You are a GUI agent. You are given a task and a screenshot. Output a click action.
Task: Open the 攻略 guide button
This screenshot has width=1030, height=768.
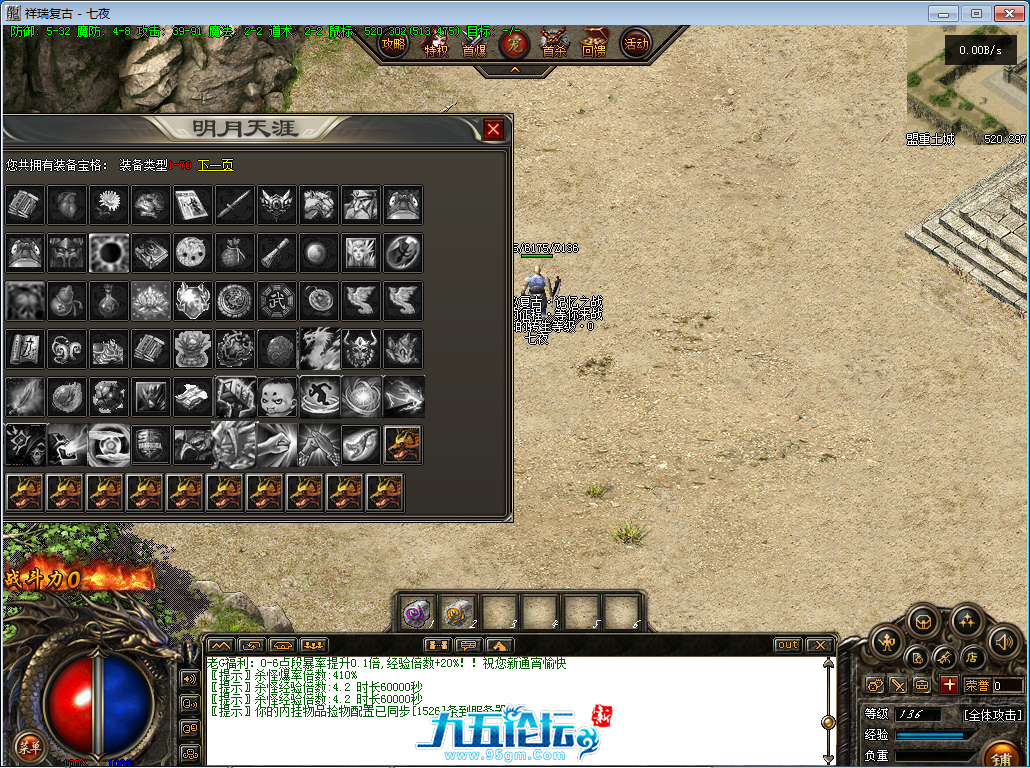(x=394, y=44)
